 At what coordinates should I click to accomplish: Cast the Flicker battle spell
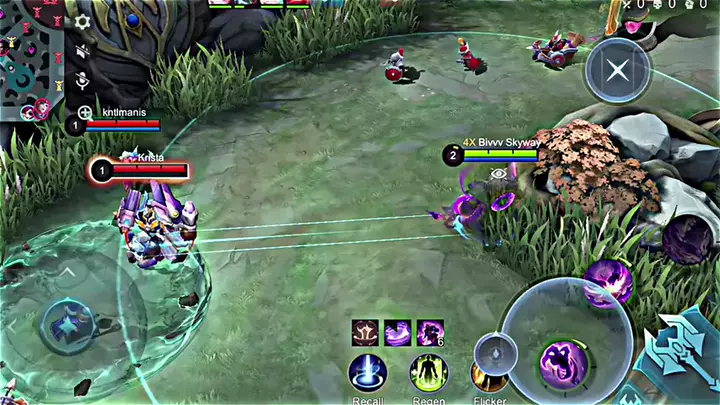[489, 380]
